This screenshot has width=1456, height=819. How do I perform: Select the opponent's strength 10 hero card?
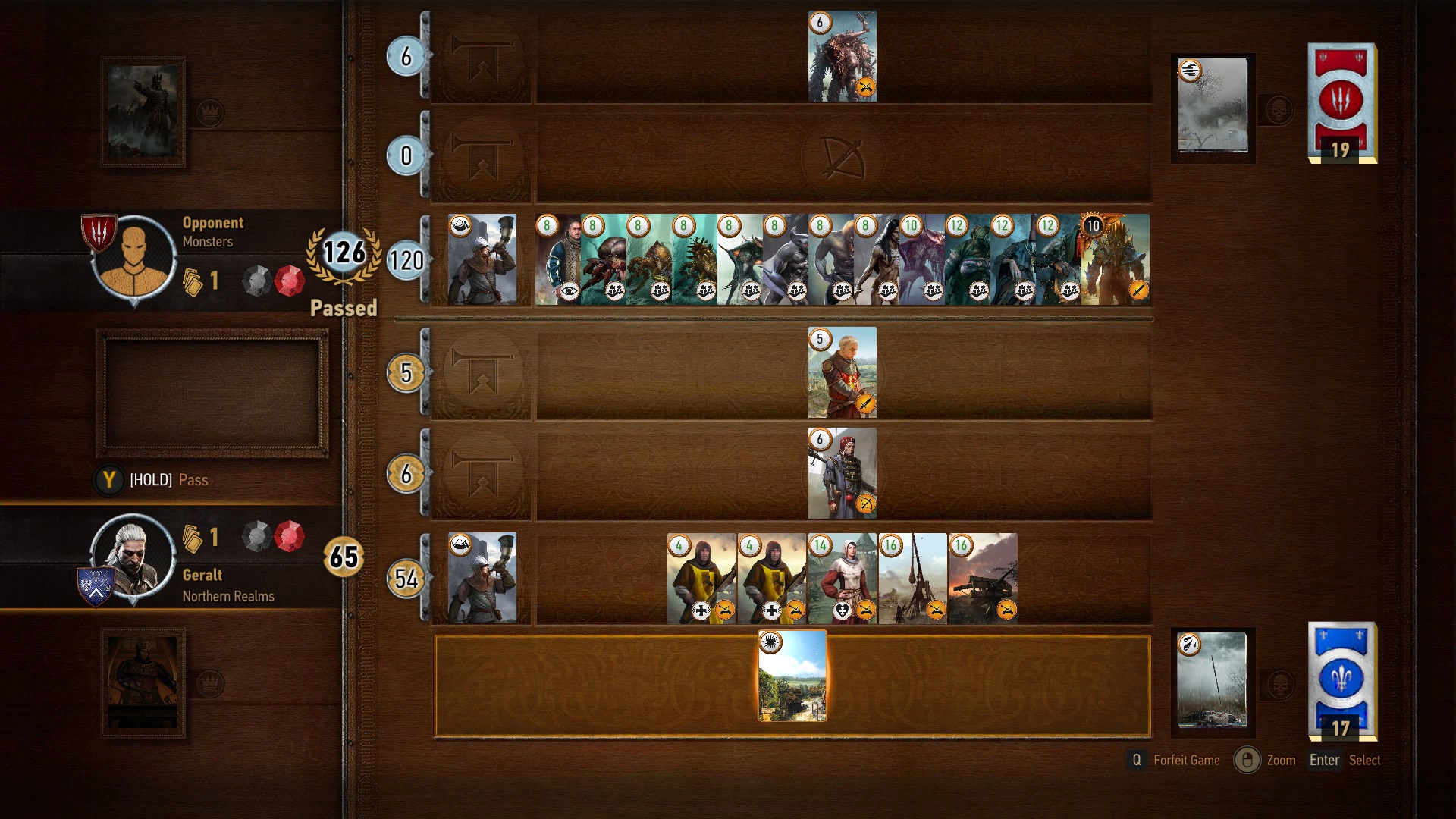1116,260
